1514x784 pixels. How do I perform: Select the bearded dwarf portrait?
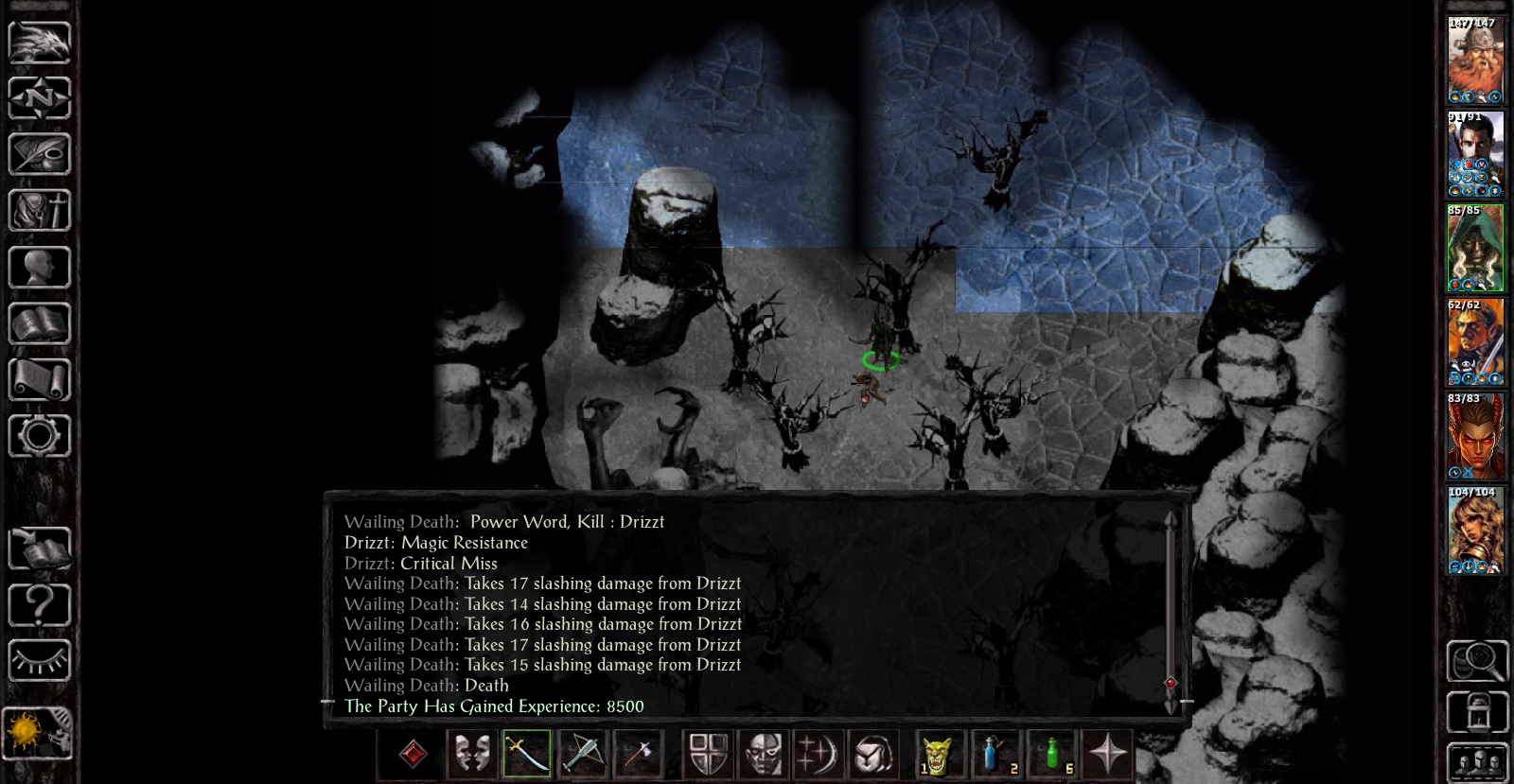tap(1474, 61)
